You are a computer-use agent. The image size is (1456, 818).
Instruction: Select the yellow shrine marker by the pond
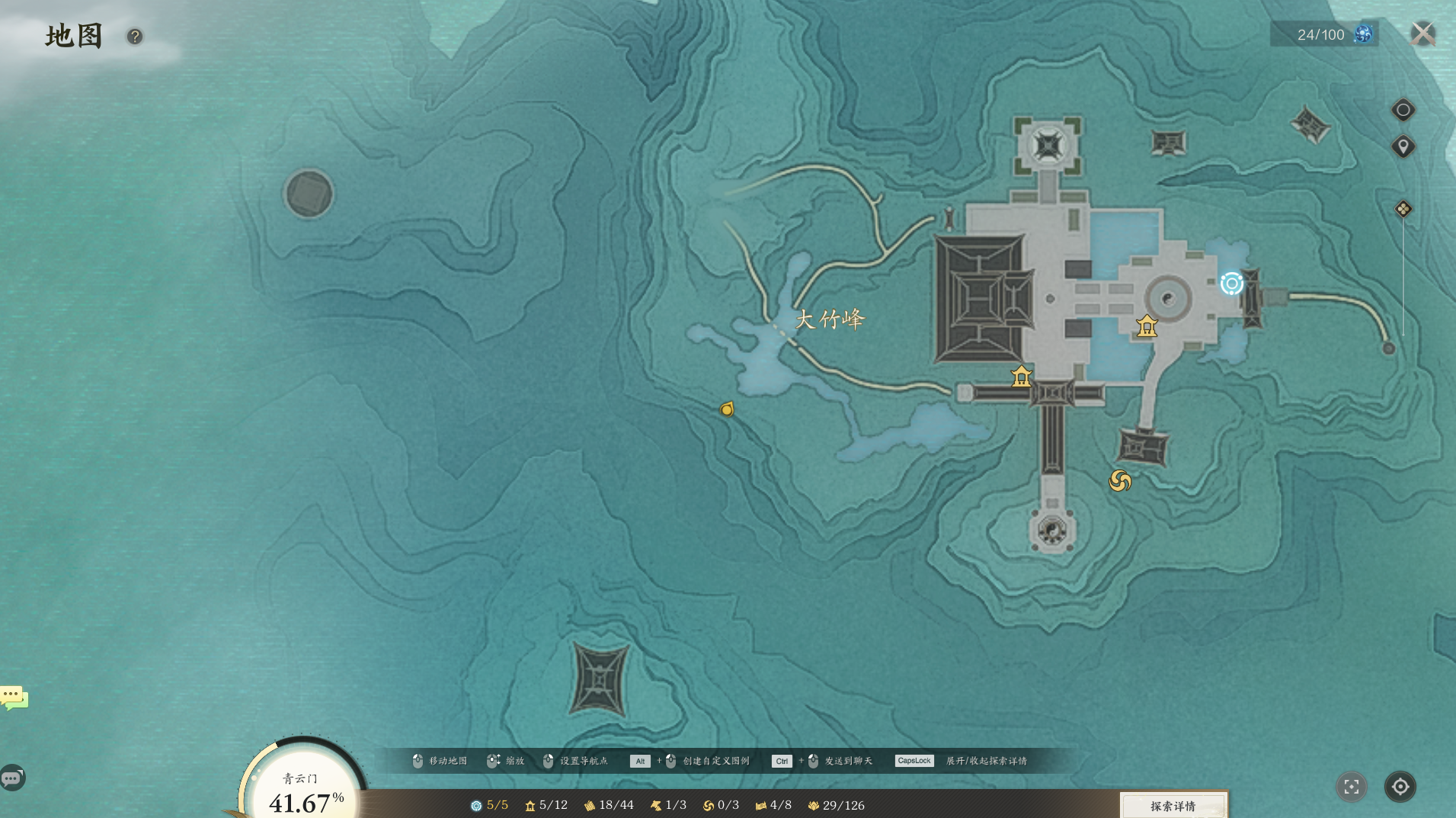(x=1147, y=326)
